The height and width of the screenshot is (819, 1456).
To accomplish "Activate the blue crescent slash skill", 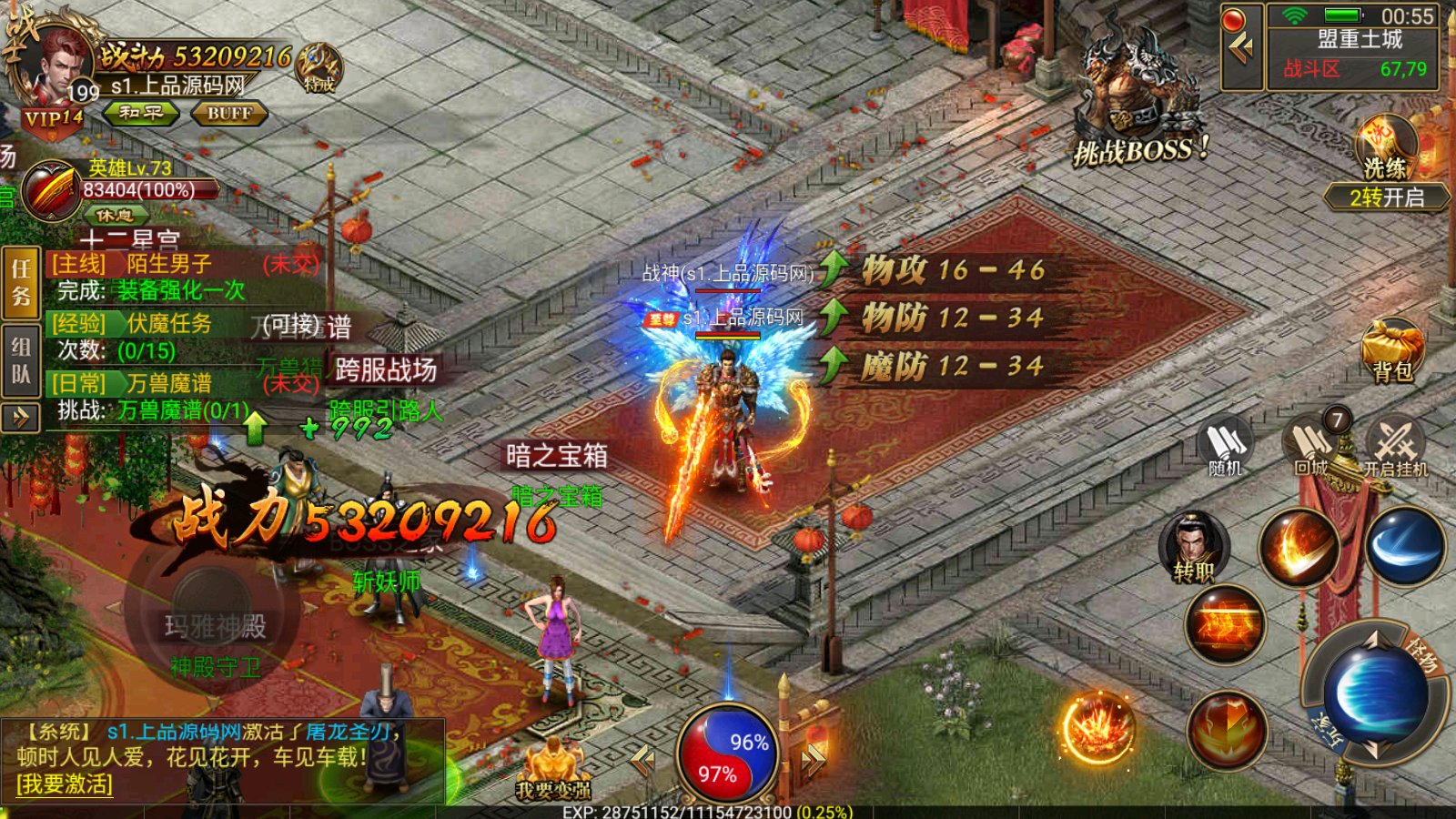I will [x=1404, y=546].
